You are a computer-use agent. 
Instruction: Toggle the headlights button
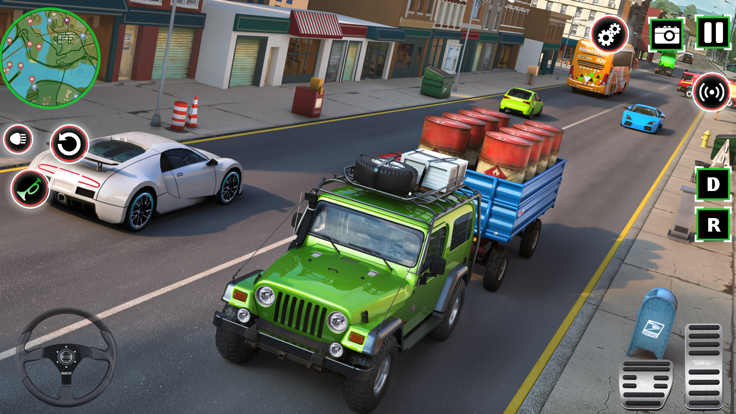tap(18, 140)
